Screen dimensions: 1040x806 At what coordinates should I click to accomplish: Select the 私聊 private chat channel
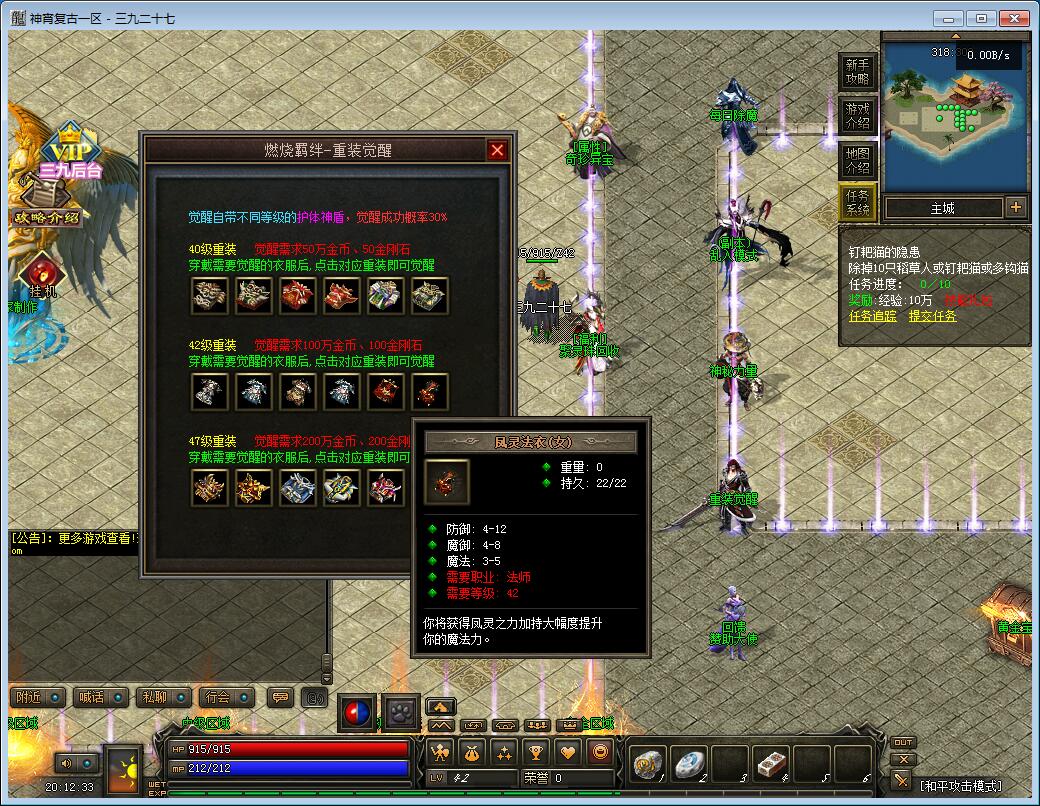154,697
